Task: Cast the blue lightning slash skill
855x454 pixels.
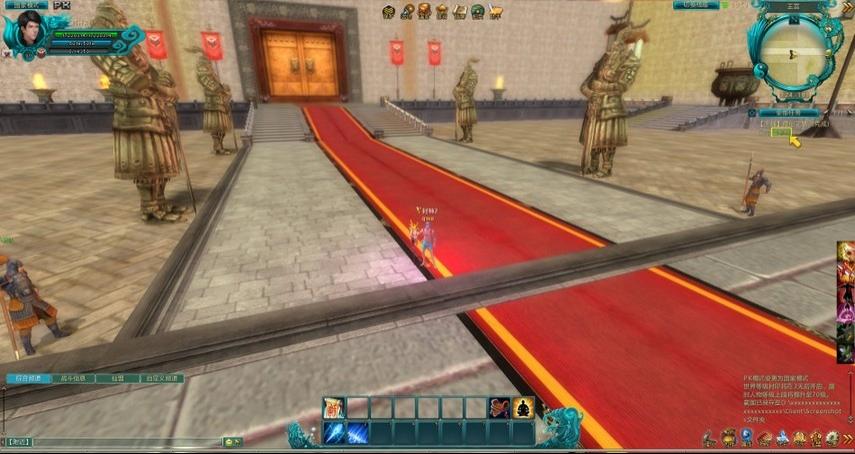Action: click(x=357, y=432)
